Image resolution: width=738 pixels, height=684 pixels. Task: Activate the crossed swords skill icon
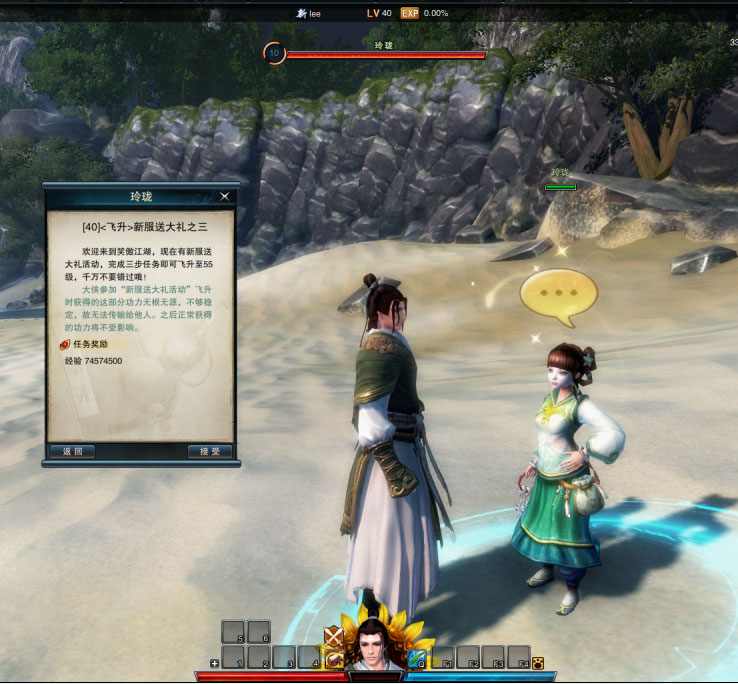(x=334, y=636)
